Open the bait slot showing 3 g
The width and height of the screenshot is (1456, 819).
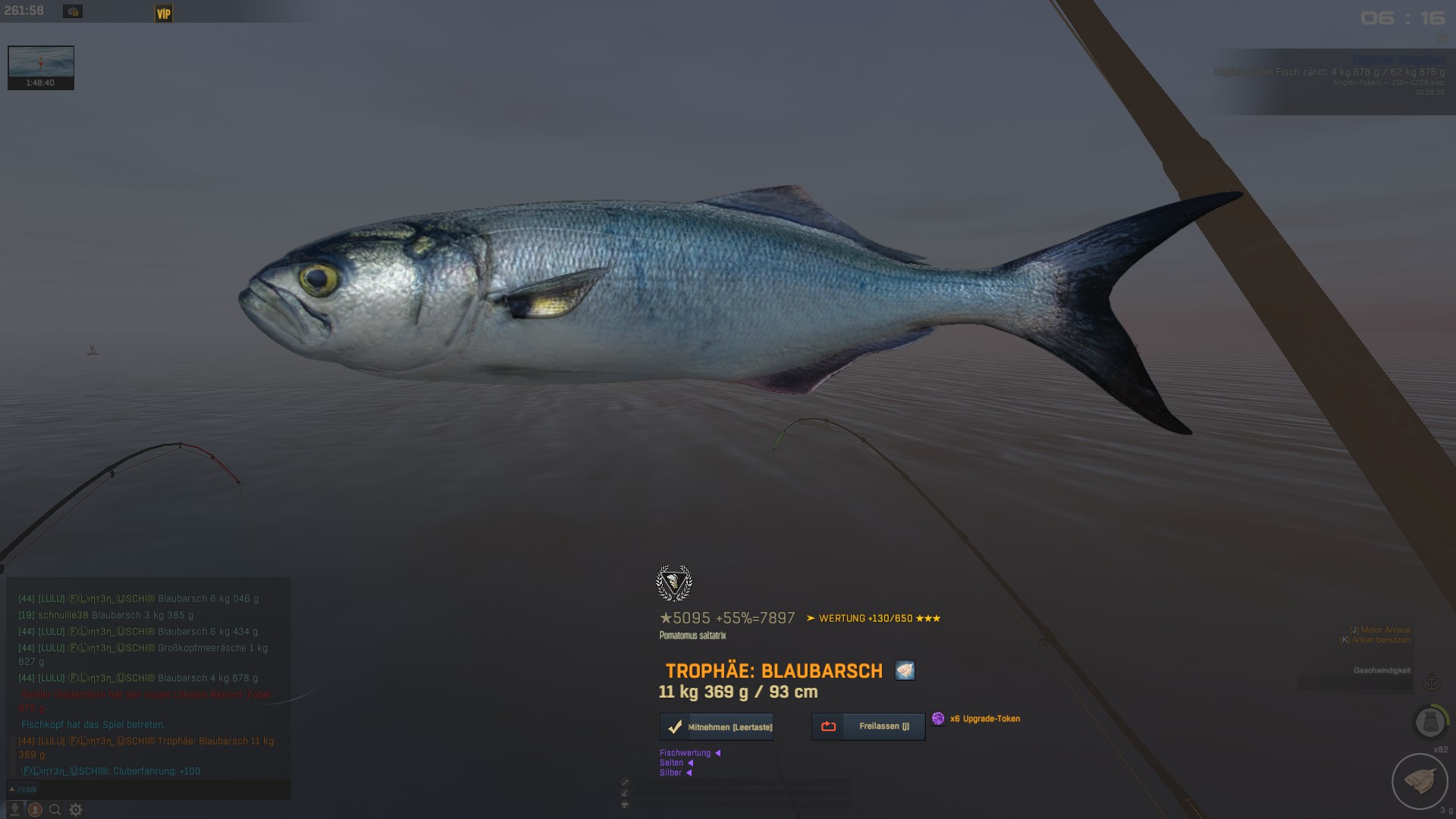point(1419,781)
